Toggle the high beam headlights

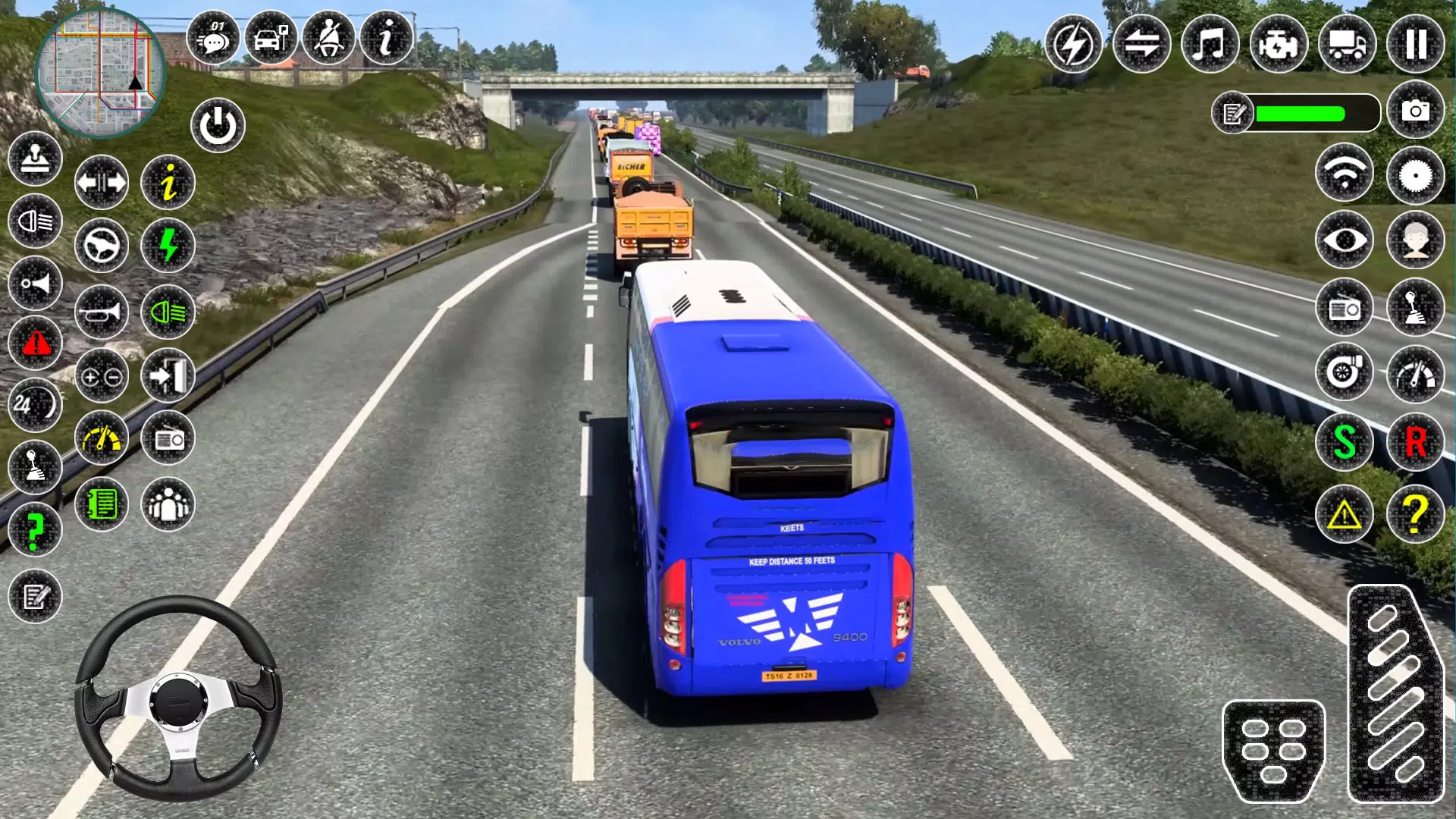(168, 312)
